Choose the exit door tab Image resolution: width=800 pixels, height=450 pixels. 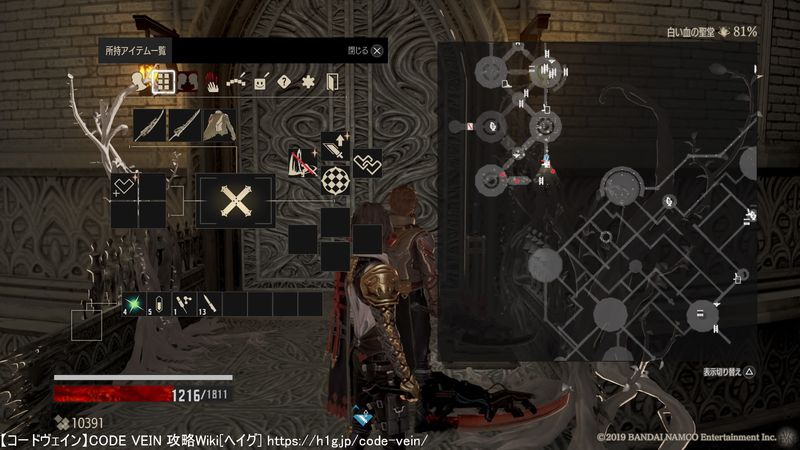point(332,83)
